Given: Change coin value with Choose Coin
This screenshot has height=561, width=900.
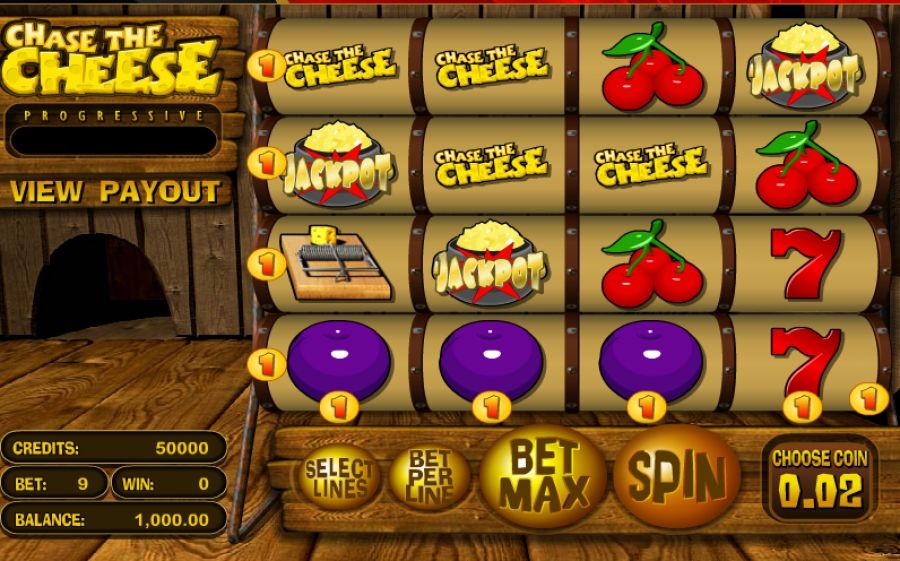Looking at the screenshot, I should (819, 479).
